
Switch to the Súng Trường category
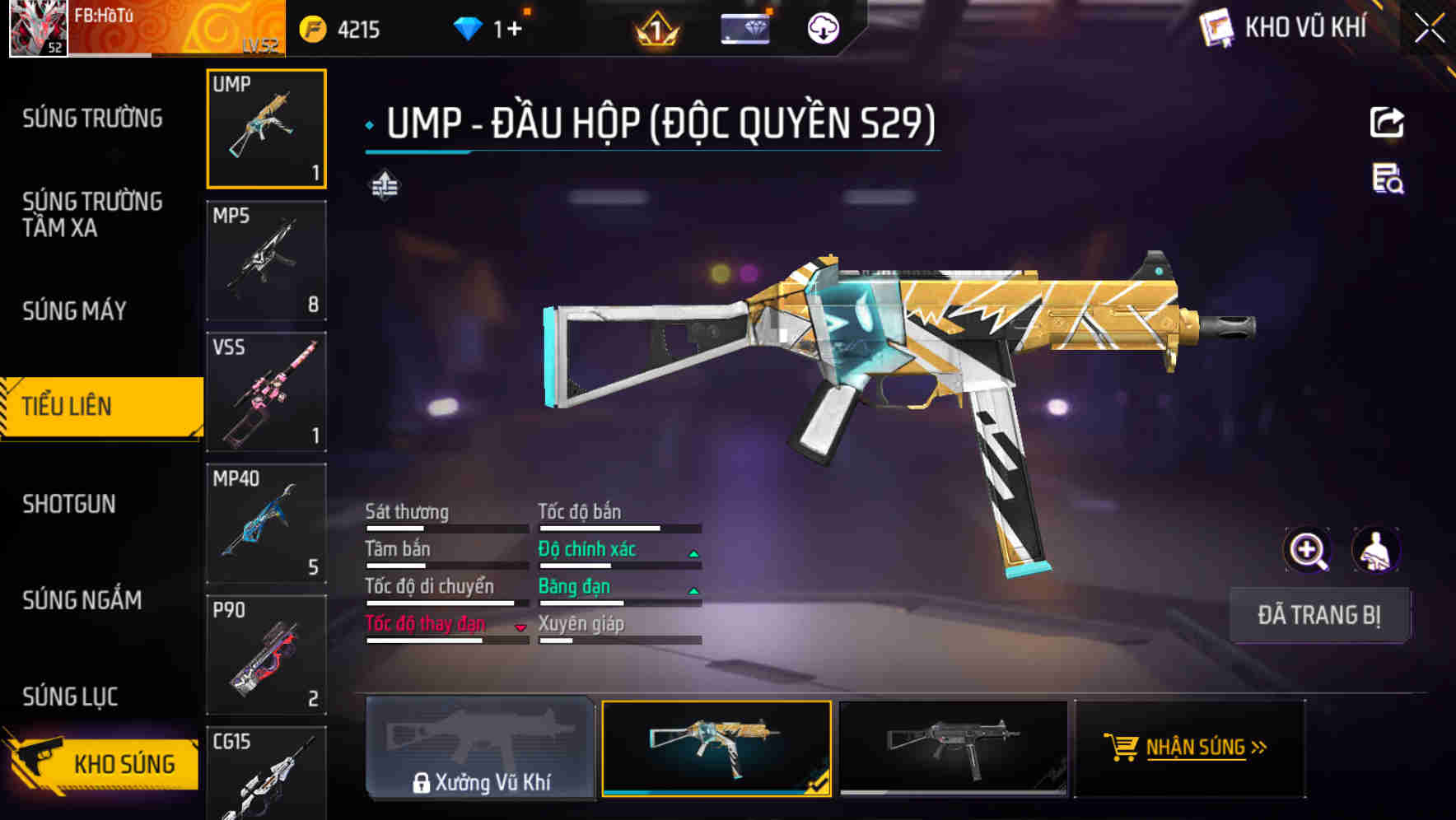[x=92, y=119]
